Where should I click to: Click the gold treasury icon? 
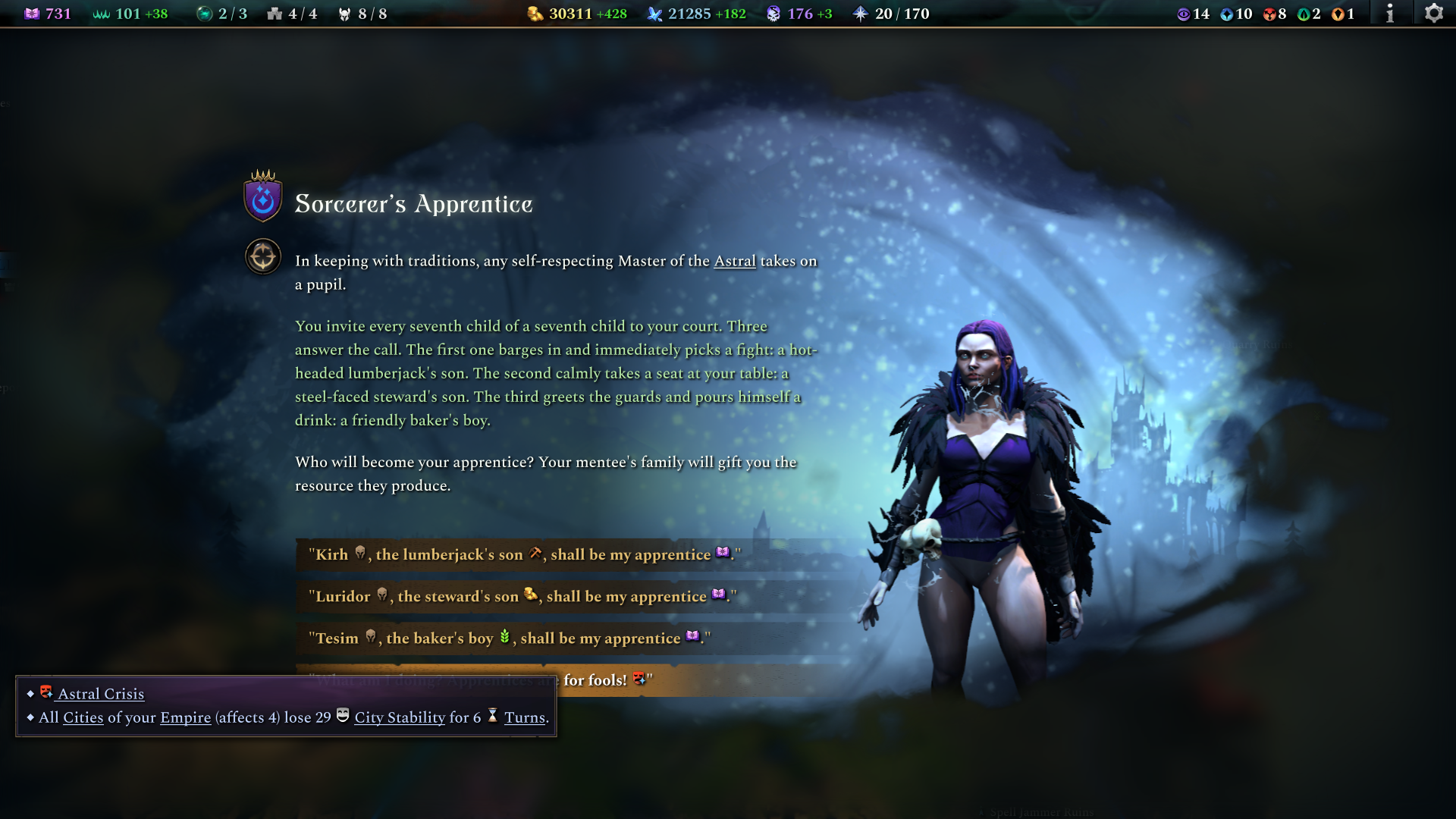pyautogui.click(x=533, y=13)
